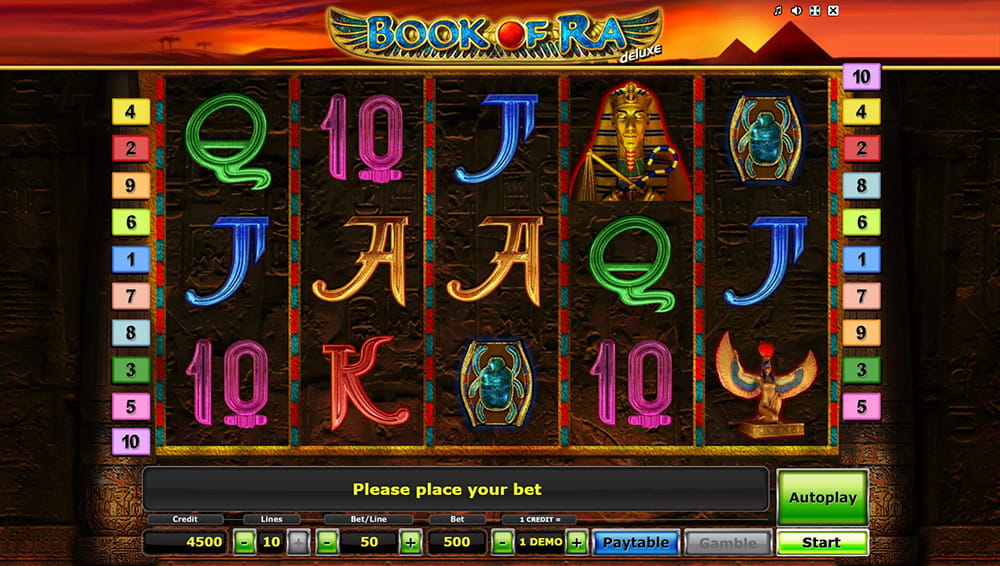Start the spin with the Start button
The width and height of the screenshot is (1000, 566).
point(822,543)
